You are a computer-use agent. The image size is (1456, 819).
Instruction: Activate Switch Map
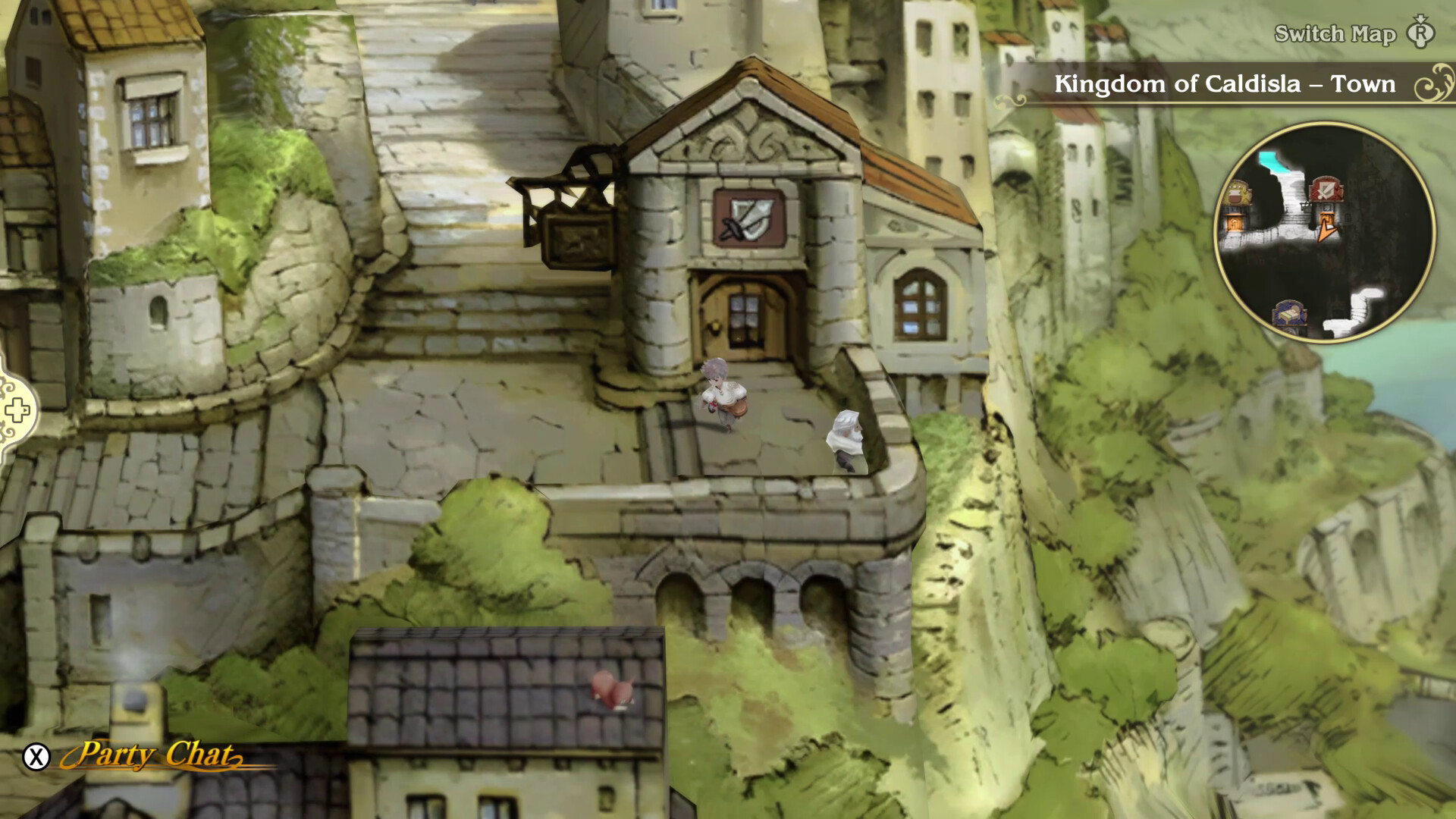[1335, 34]
